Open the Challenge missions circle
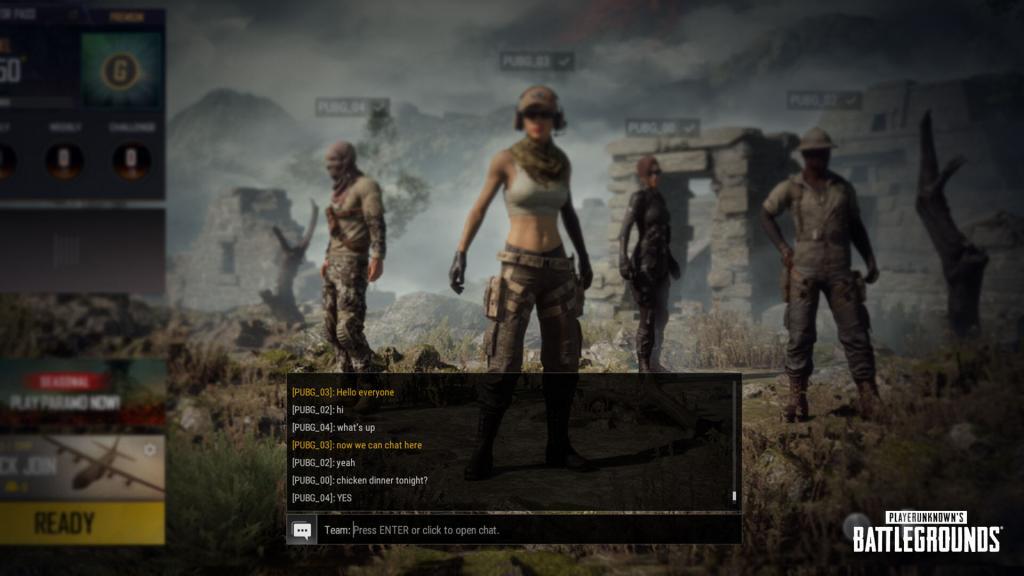 pos(132,160)
